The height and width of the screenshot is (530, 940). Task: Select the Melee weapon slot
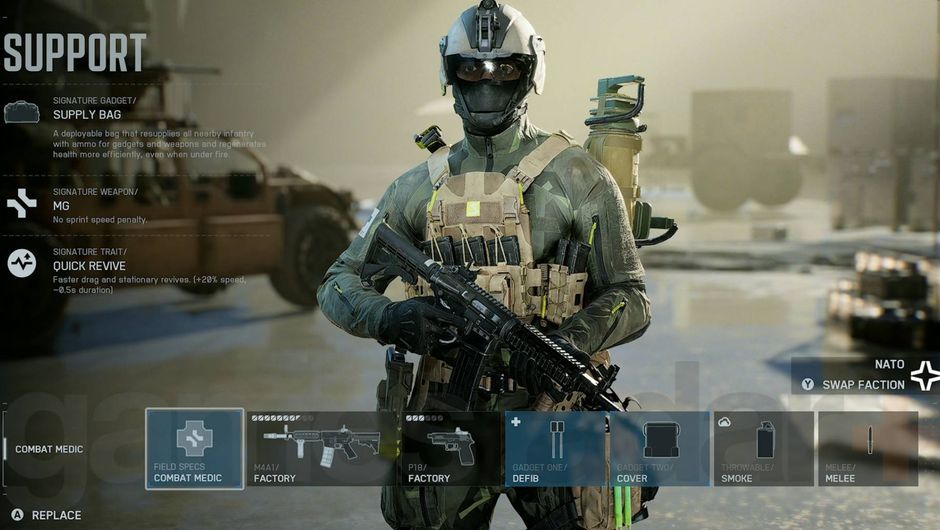[x=867, y=448]
